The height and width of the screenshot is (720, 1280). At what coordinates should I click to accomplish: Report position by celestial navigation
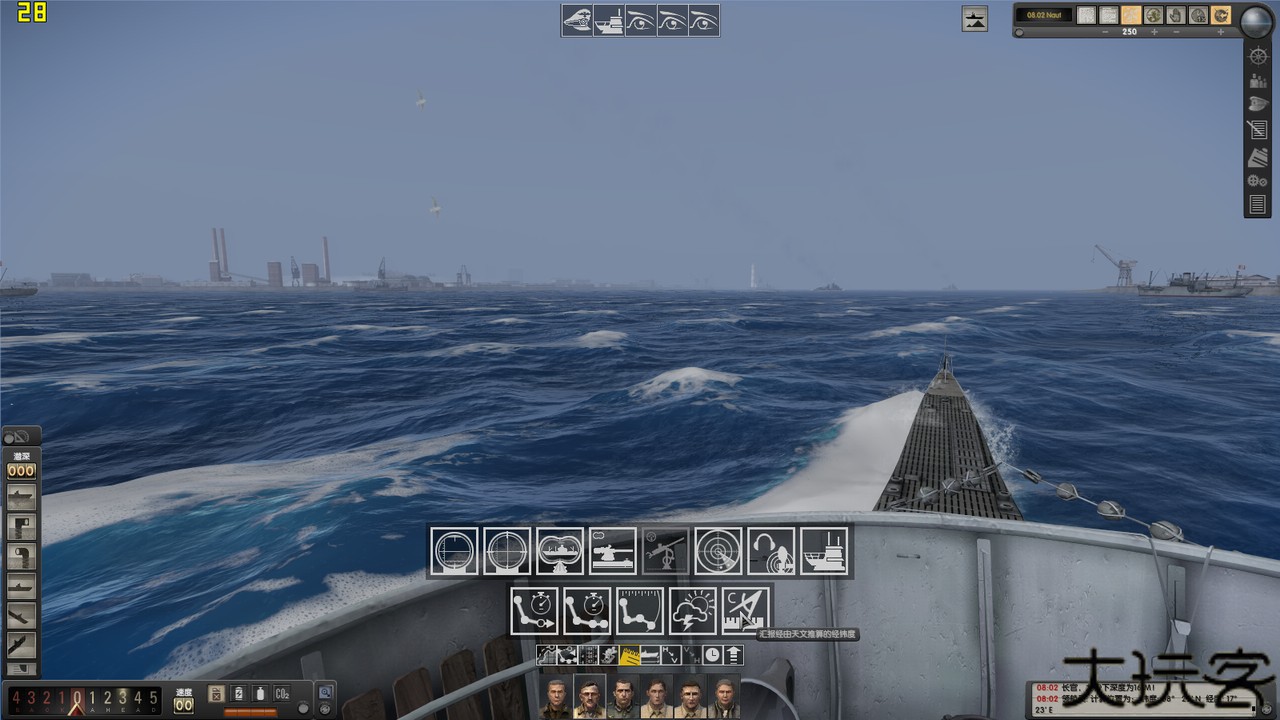[746, 611]
